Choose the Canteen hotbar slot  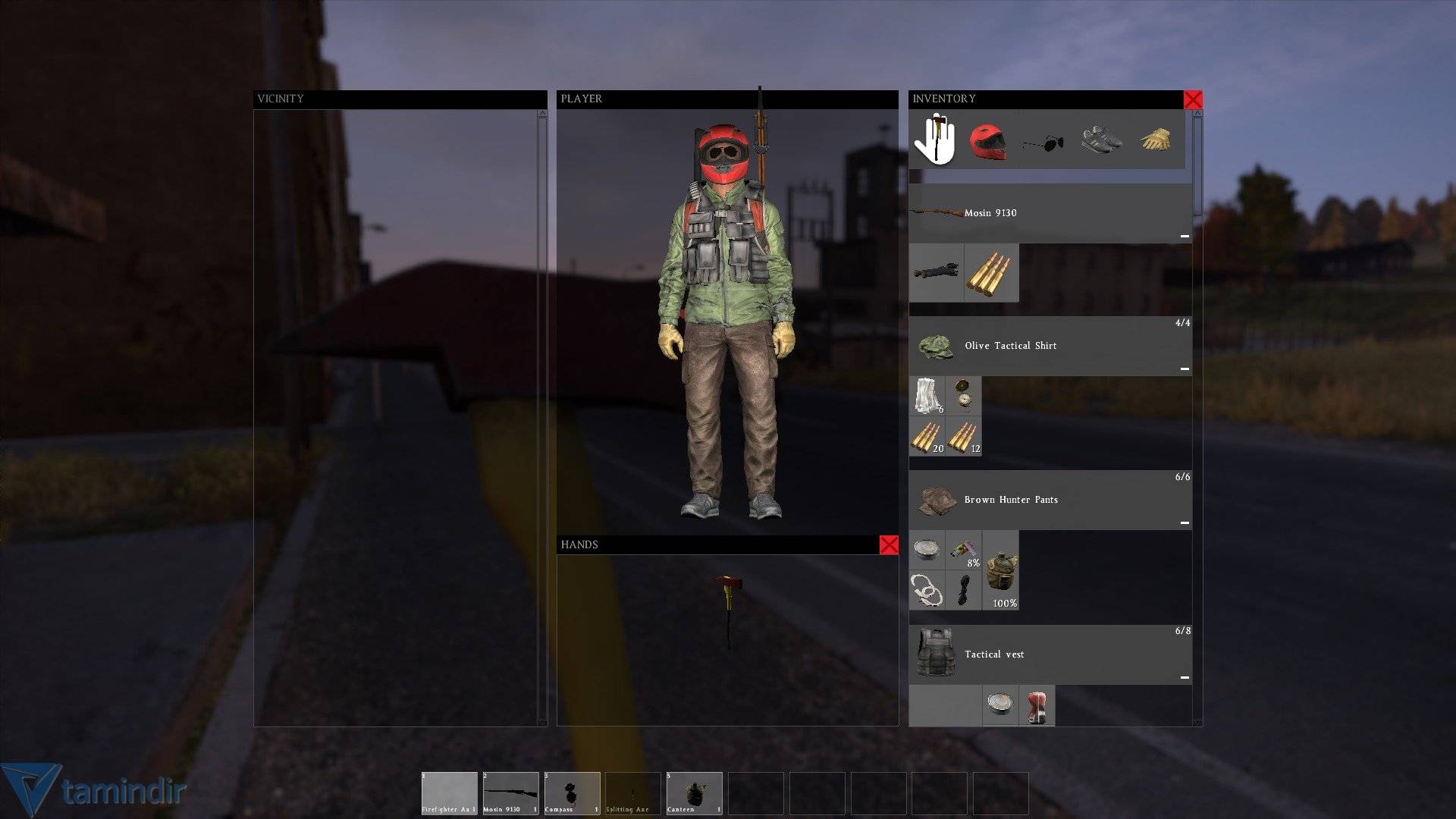tap(694, 793)
